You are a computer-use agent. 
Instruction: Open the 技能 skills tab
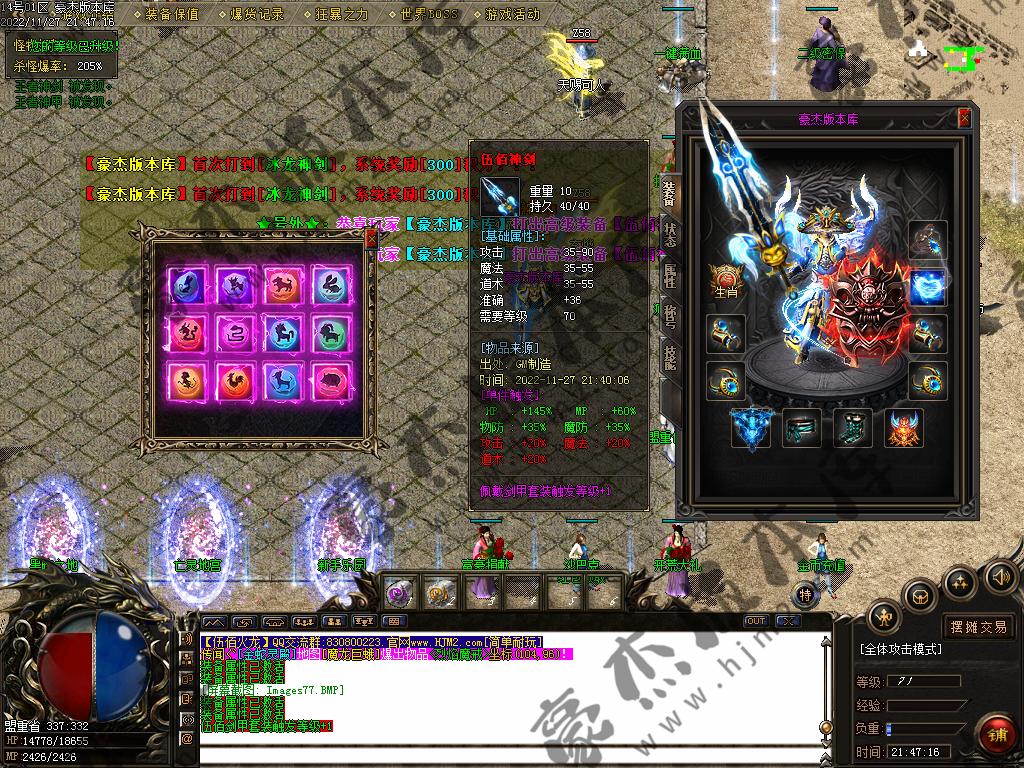click(669, 355)
